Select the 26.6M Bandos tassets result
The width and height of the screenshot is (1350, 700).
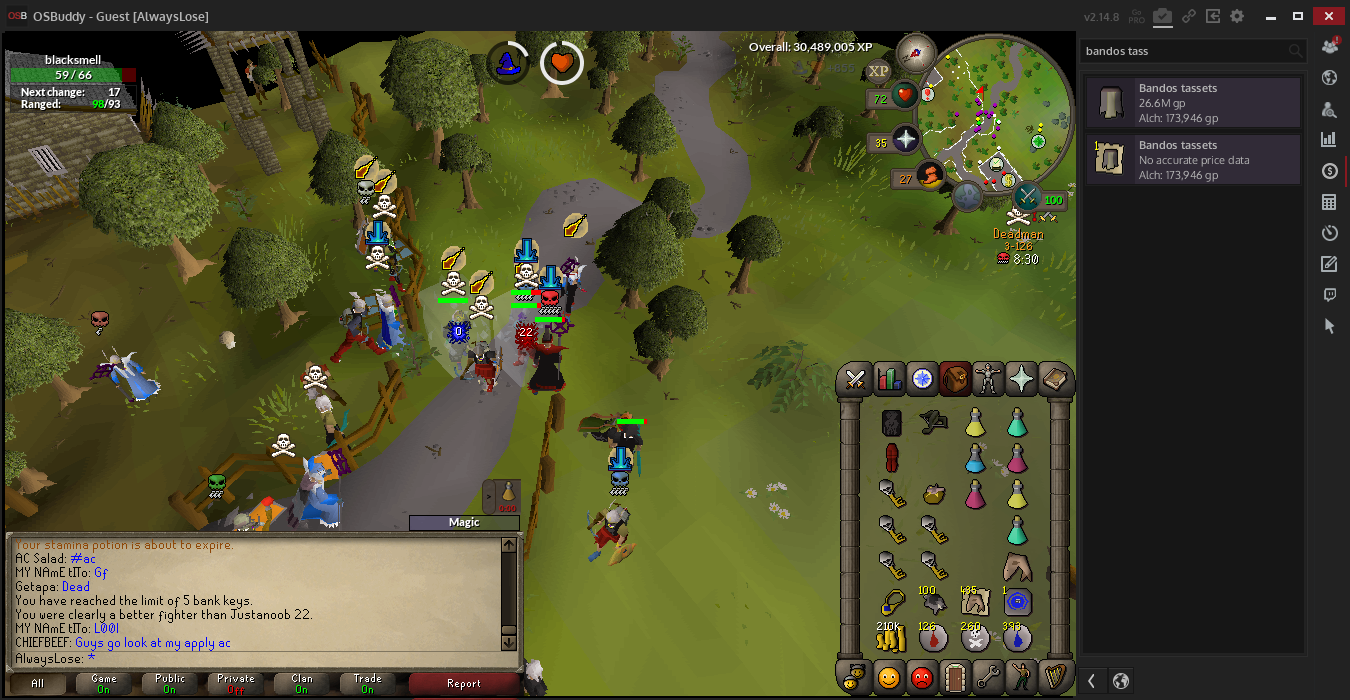[1193, 103]
